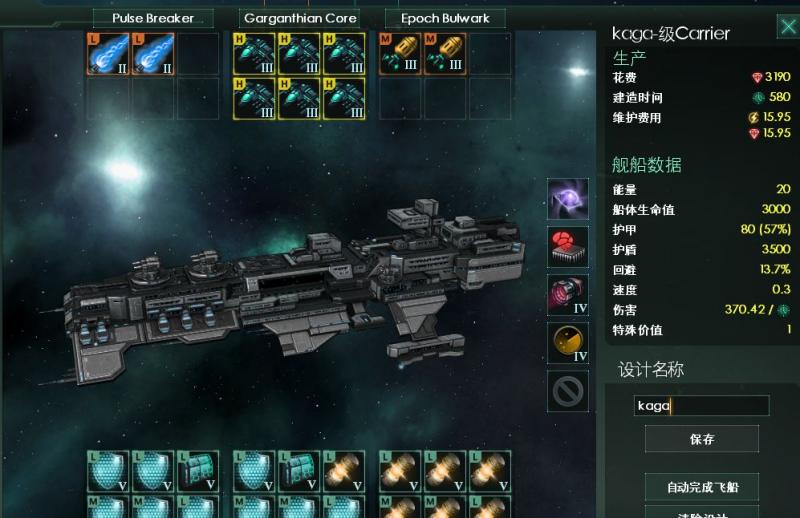800x518 pixels.
Task: Close the ship designer stats panel
Action: (x=787, y=27)
